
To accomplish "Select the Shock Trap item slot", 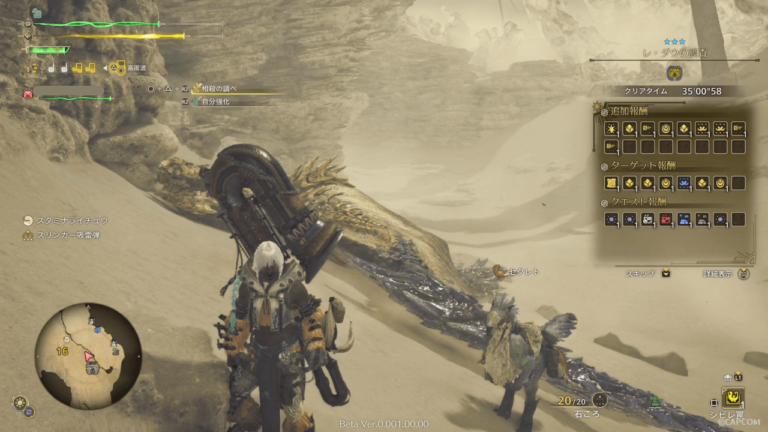I will (x=736, y=399).
